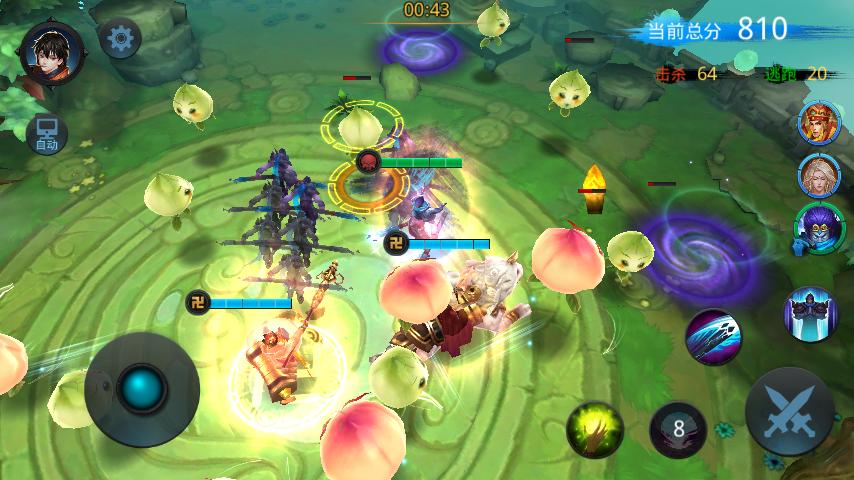Image resolution: width=854 pixels, height=480 pixels.
Task: Hit the crossed swords attack button
Action: point(790,412)
